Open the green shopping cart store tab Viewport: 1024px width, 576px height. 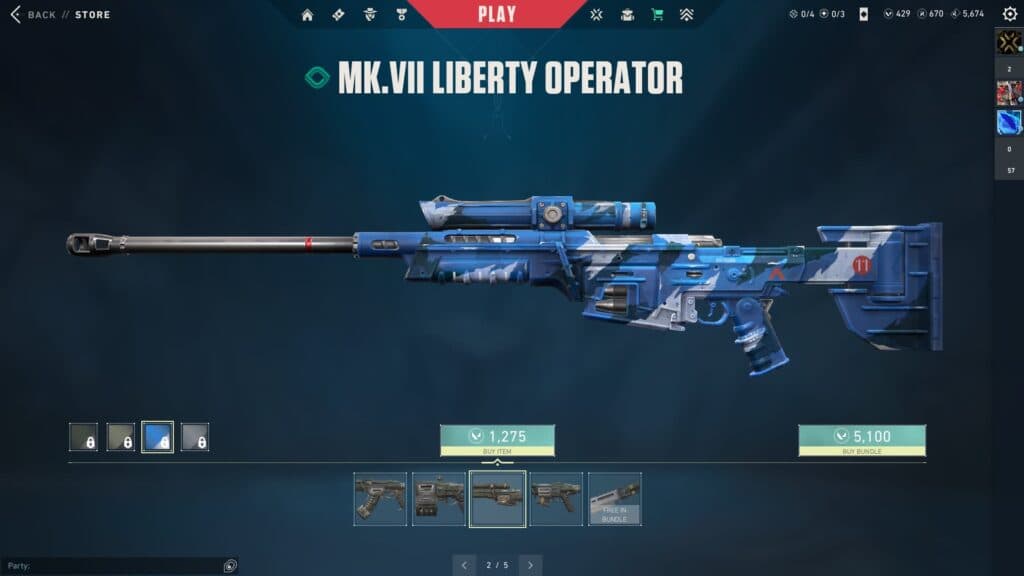click(x=657, y=15)
